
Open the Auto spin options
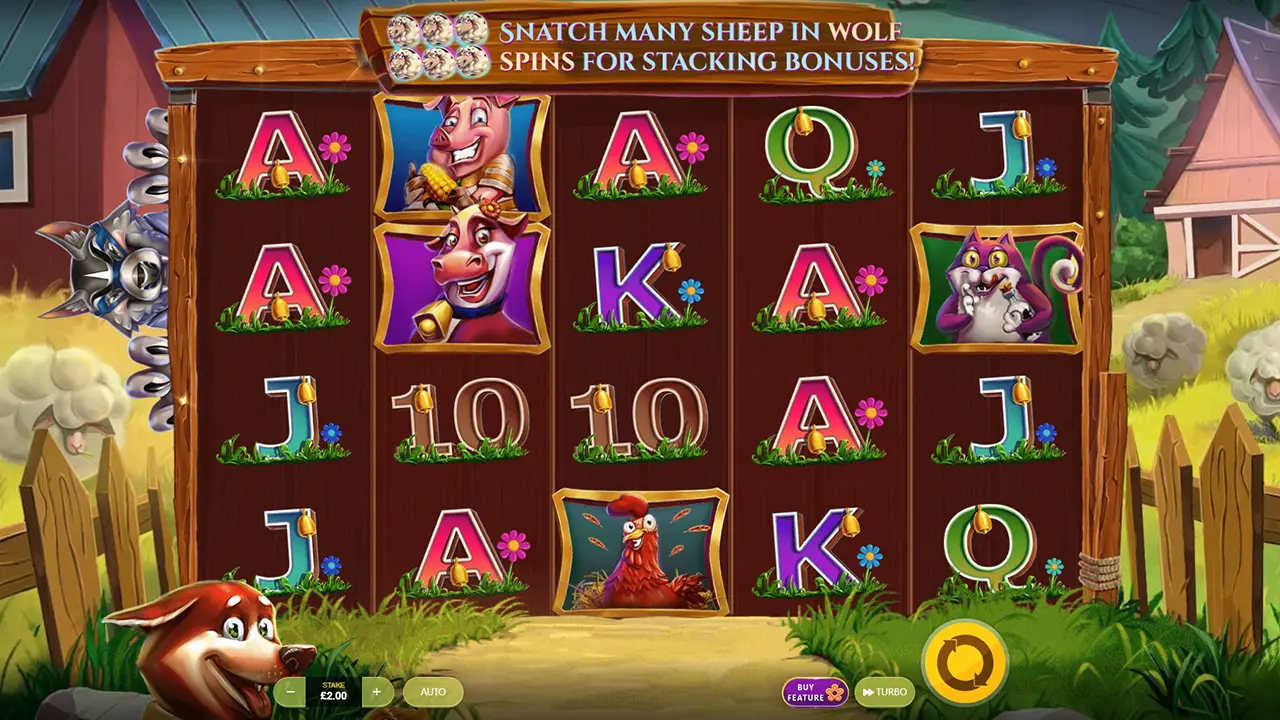(x=433, y=691)
